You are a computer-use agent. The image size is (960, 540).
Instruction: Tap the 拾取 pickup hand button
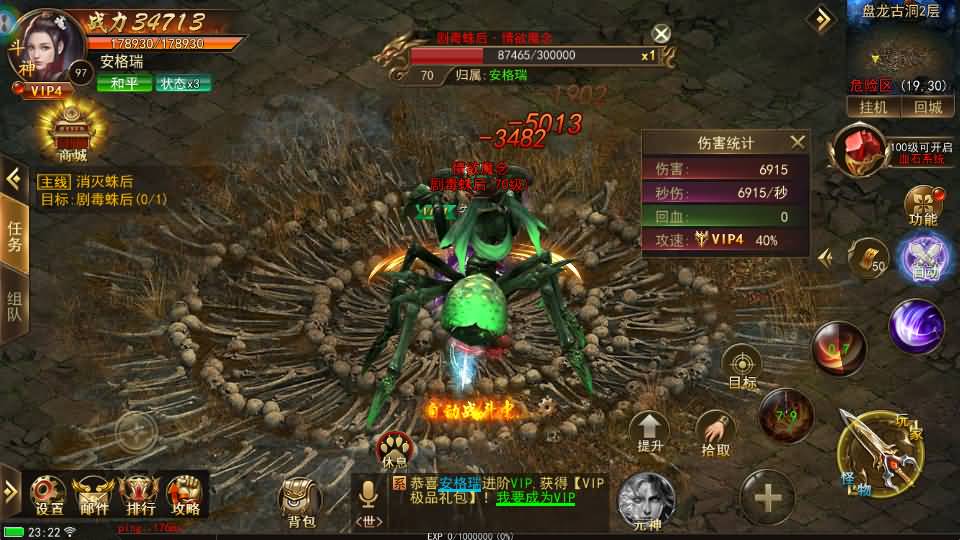[715, 433]
